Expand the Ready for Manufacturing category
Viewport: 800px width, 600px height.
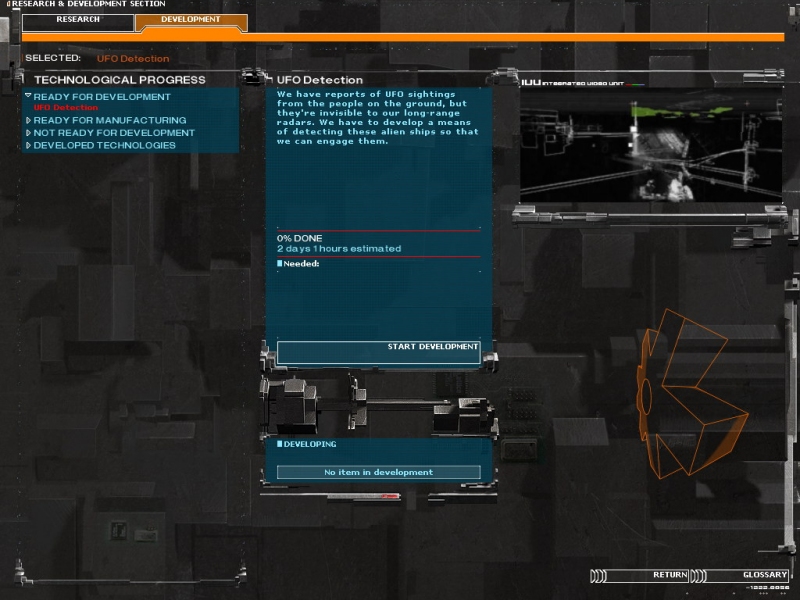click(109, 121)
